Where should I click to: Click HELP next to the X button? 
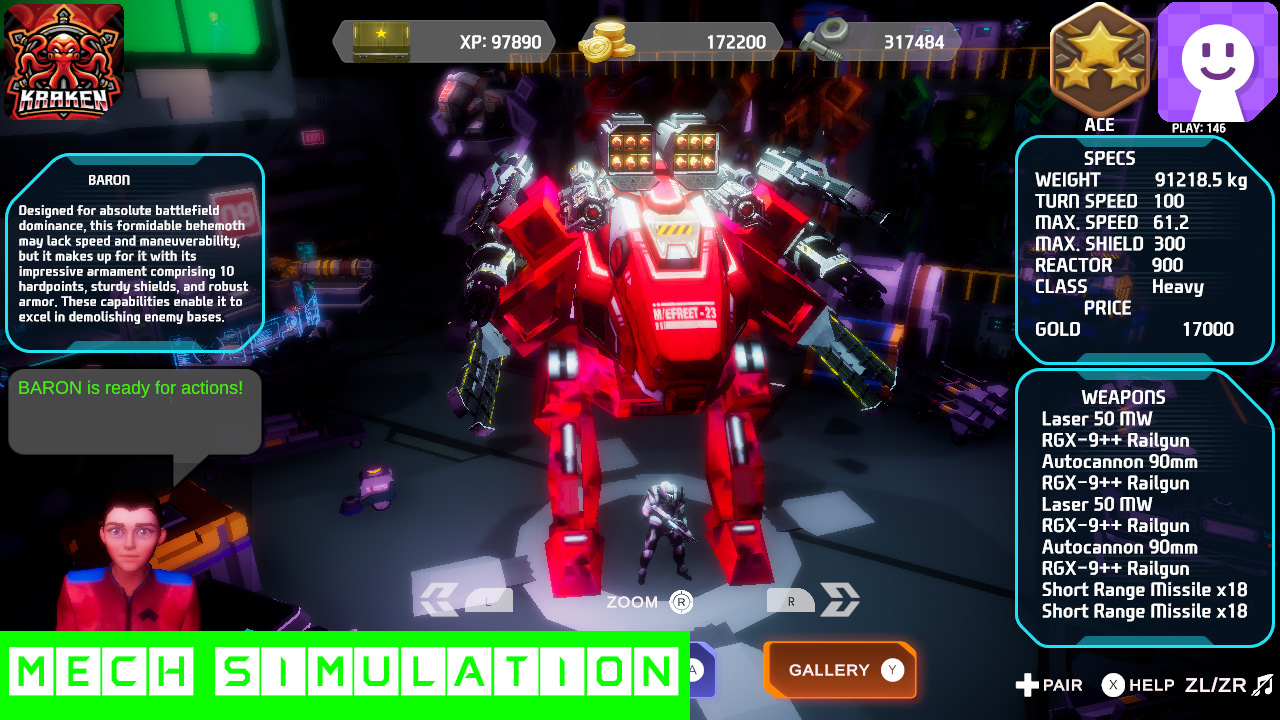pyautogui.click(x=1148, y=686)
